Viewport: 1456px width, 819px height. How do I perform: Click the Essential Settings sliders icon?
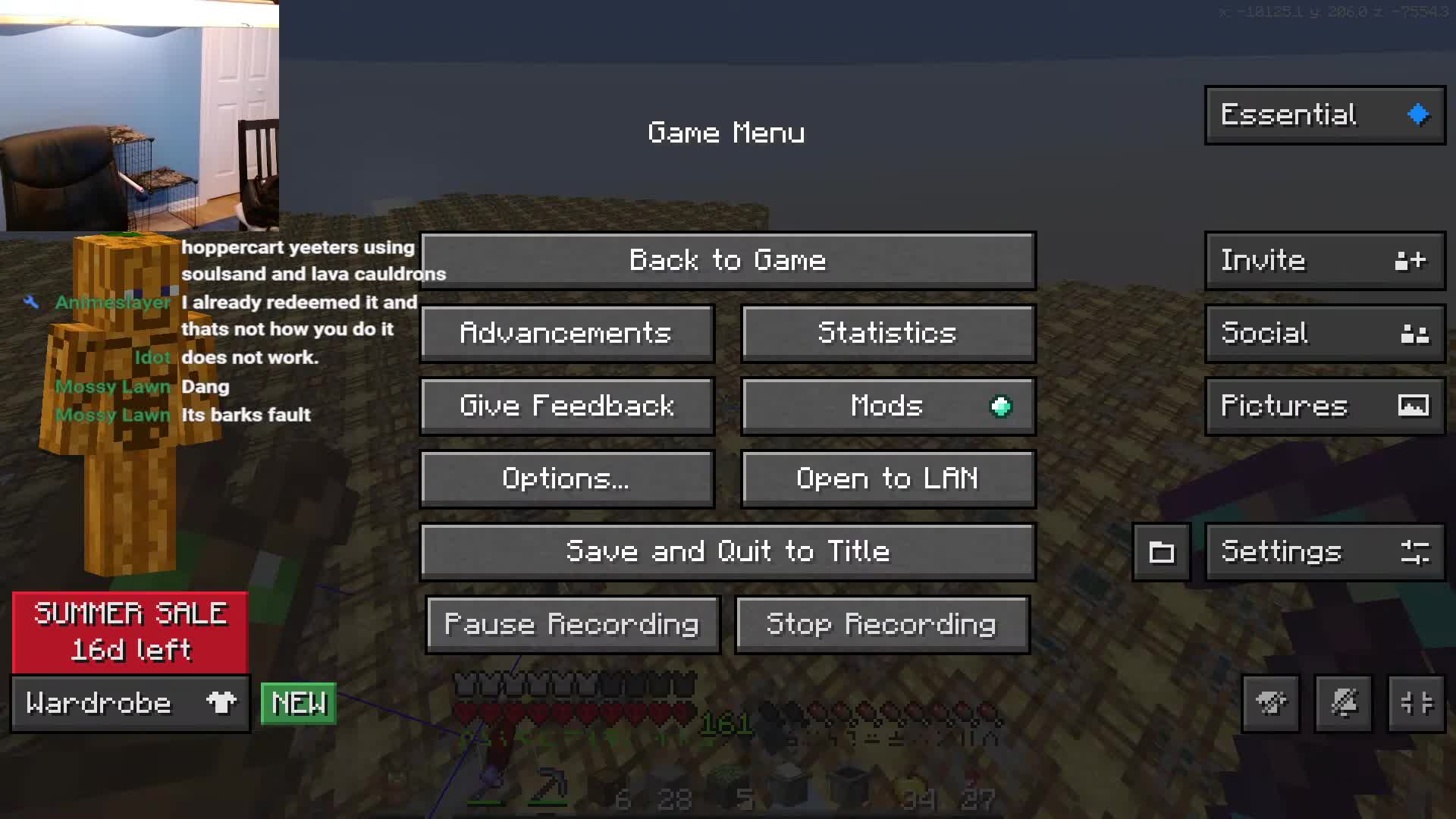[1417, 552]
